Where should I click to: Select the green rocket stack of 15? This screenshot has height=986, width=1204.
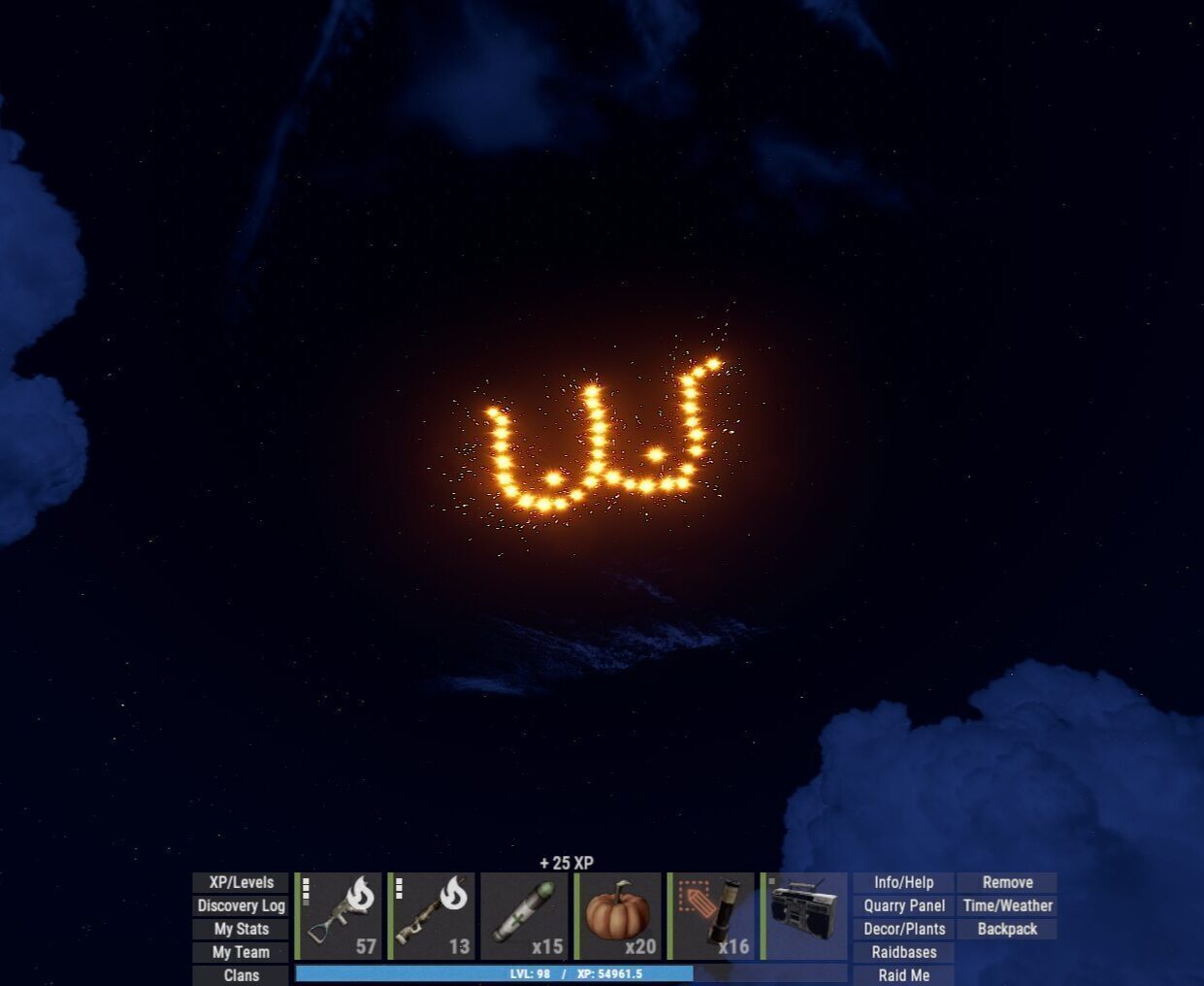[525, 916]
